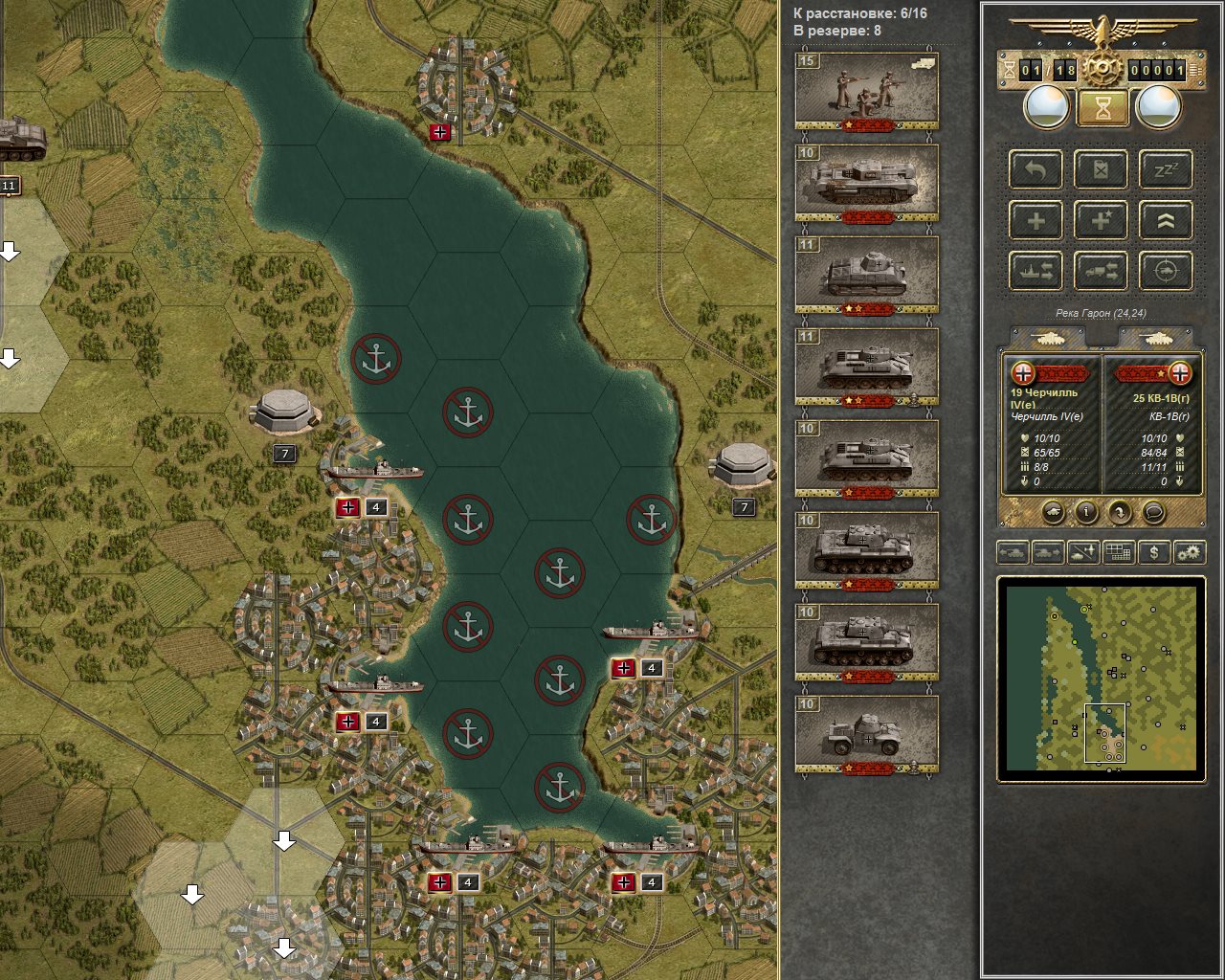Image resolution: width=1225 pixels, height=980 pixels.
Task: Open the speech bubble message button
Action: (1154, 513)
